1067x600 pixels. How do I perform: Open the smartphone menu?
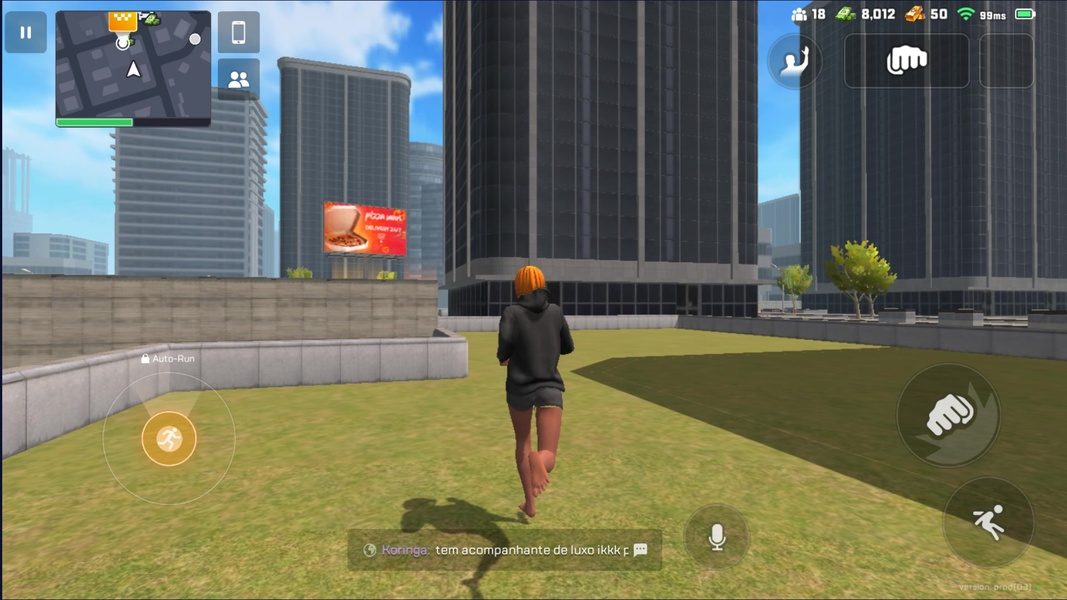click(238, 33)
